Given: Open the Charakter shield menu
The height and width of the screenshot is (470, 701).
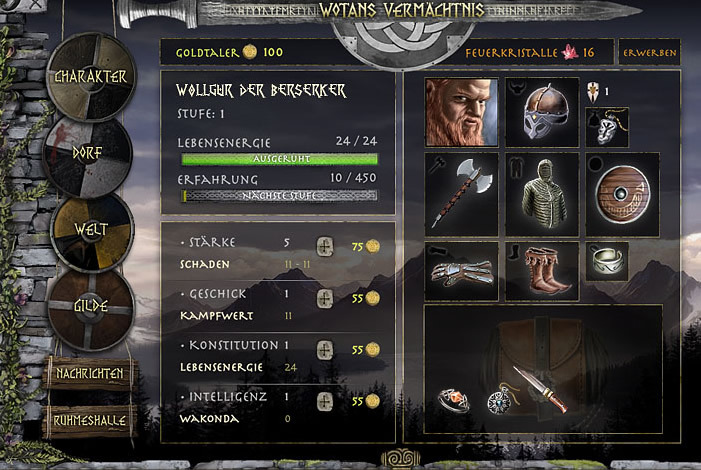Looking at the screenshot, I should [91, 77].
